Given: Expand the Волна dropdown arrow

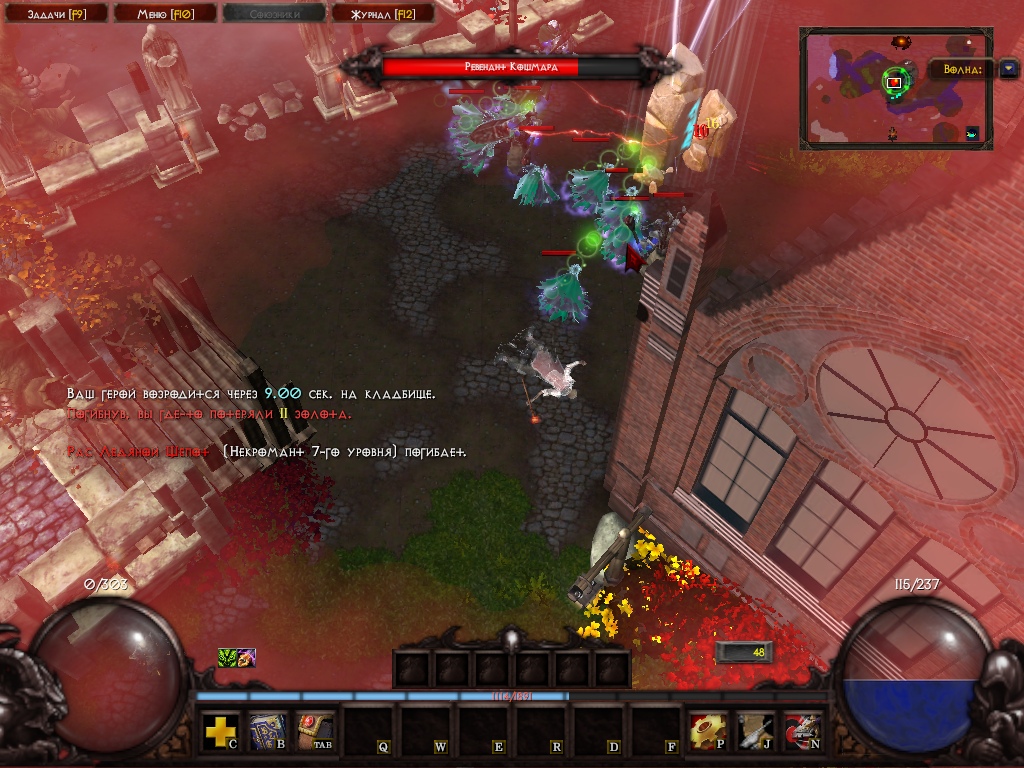Looking at the screenshot, I should [x=1007, y=69].
